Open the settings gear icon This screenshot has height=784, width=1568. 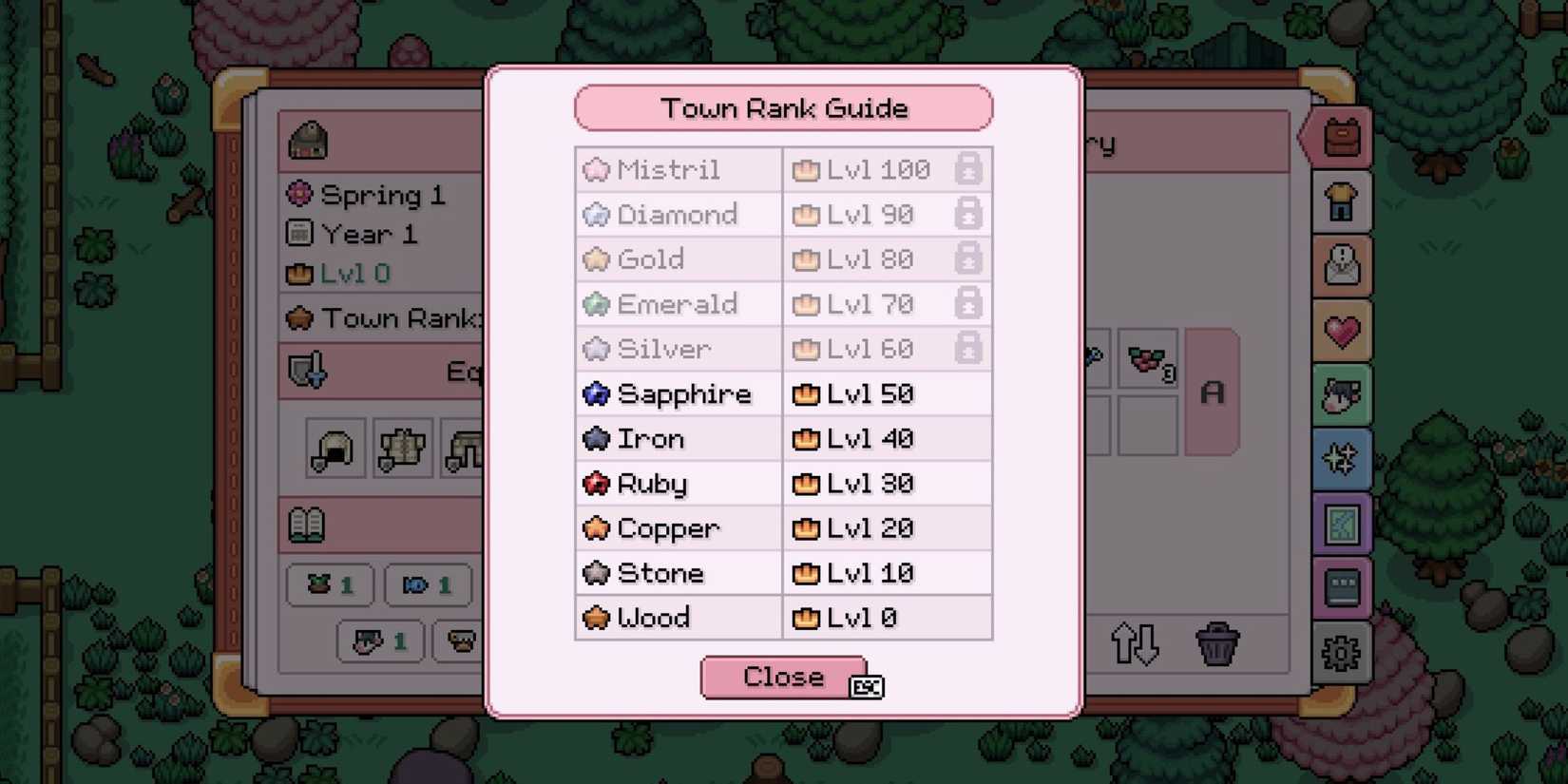(x=1339, y=653)
